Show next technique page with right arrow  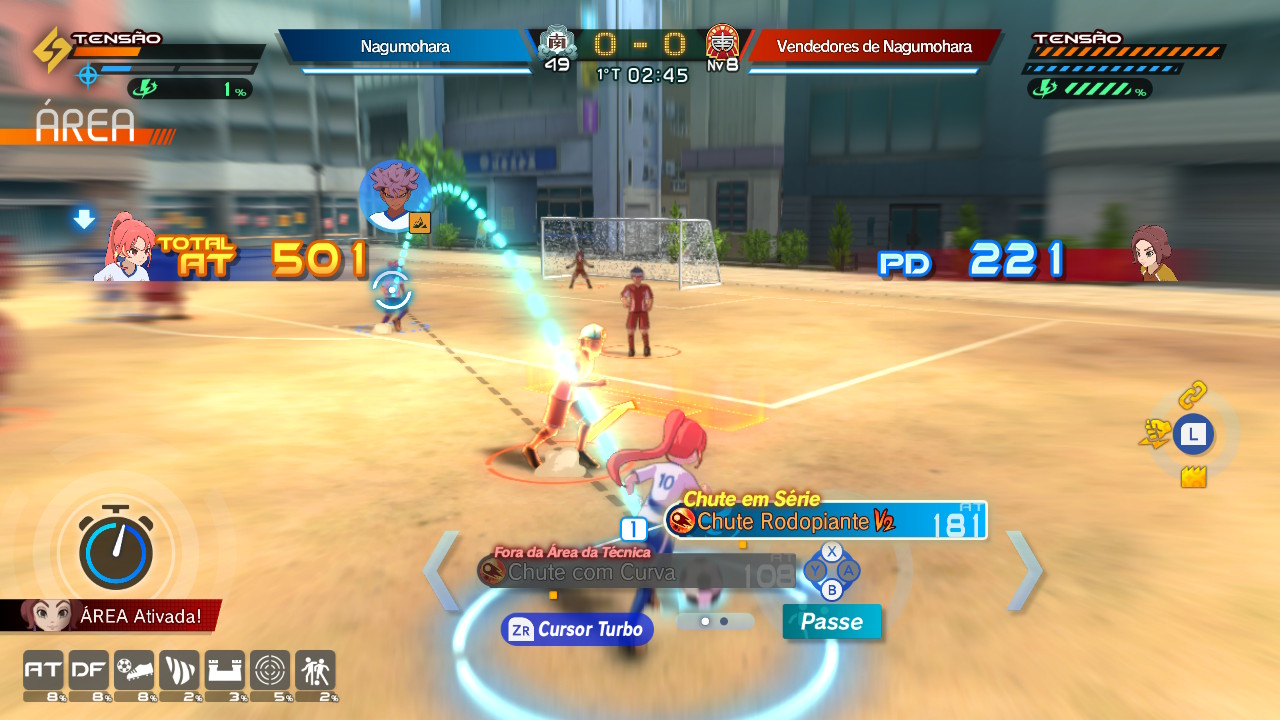1024,571
